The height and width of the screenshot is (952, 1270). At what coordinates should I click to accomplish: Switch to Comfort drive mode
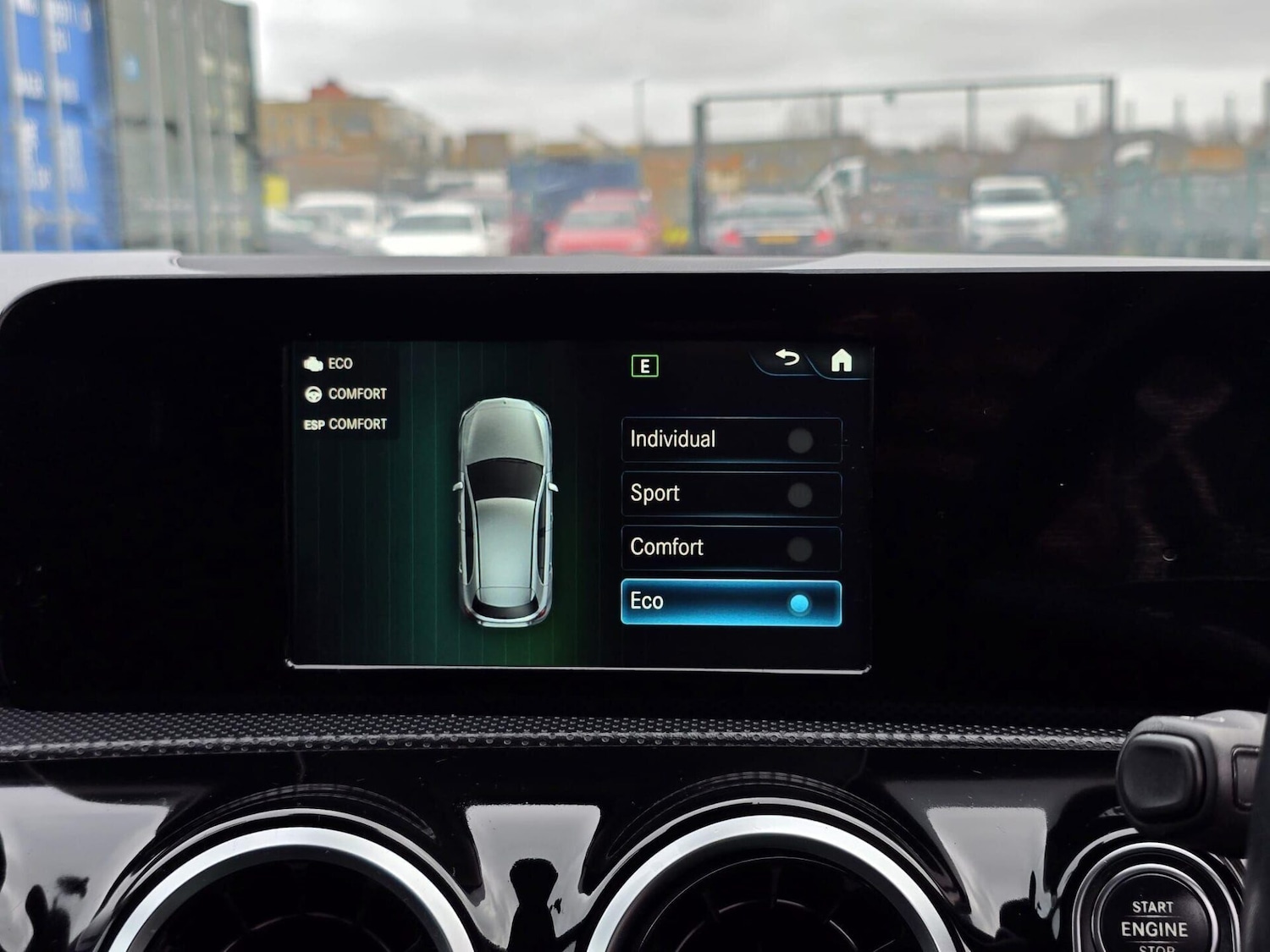[x=731, y=548]
